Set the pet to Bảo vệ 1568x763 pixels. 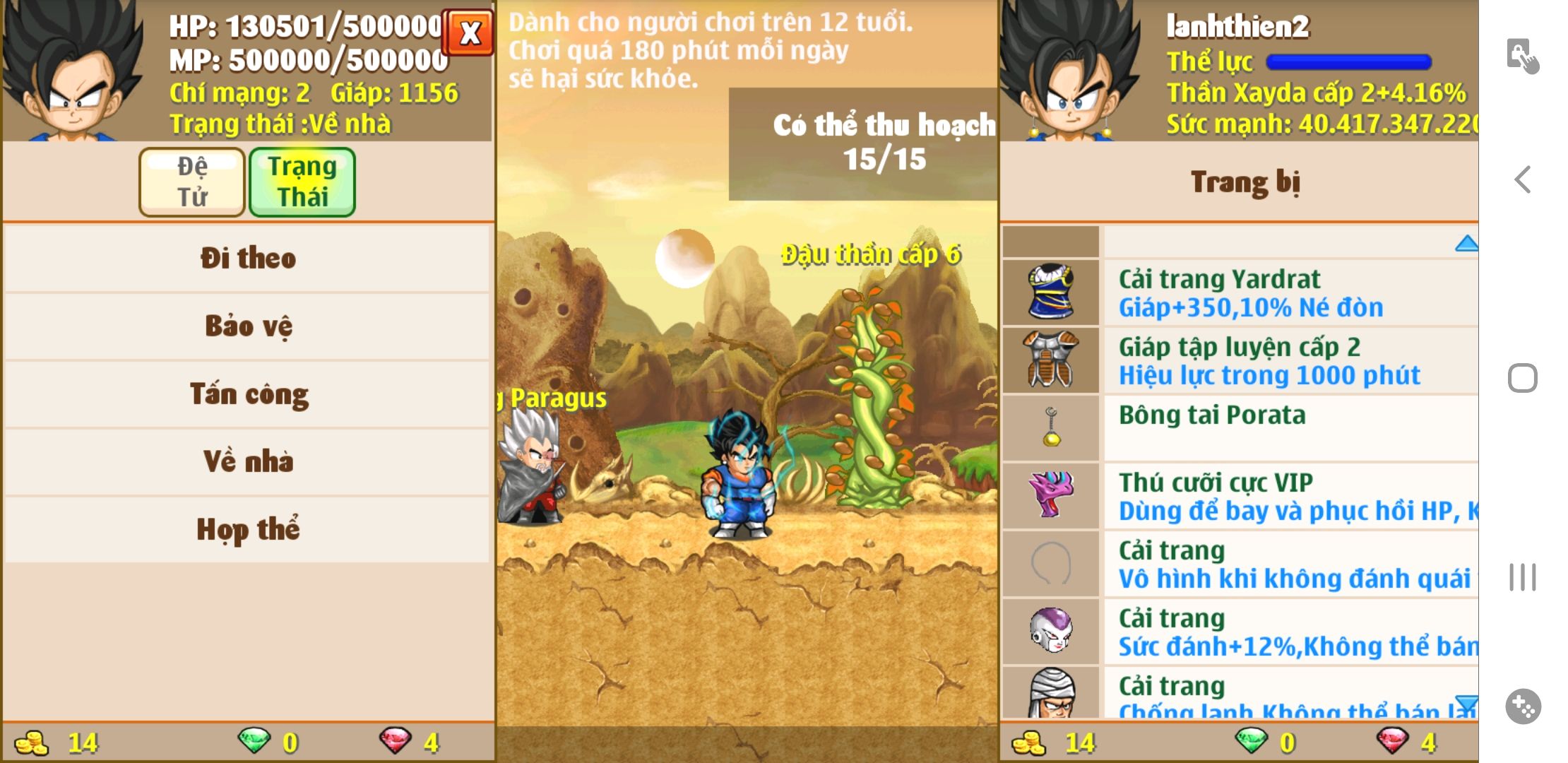coord(247,326)
